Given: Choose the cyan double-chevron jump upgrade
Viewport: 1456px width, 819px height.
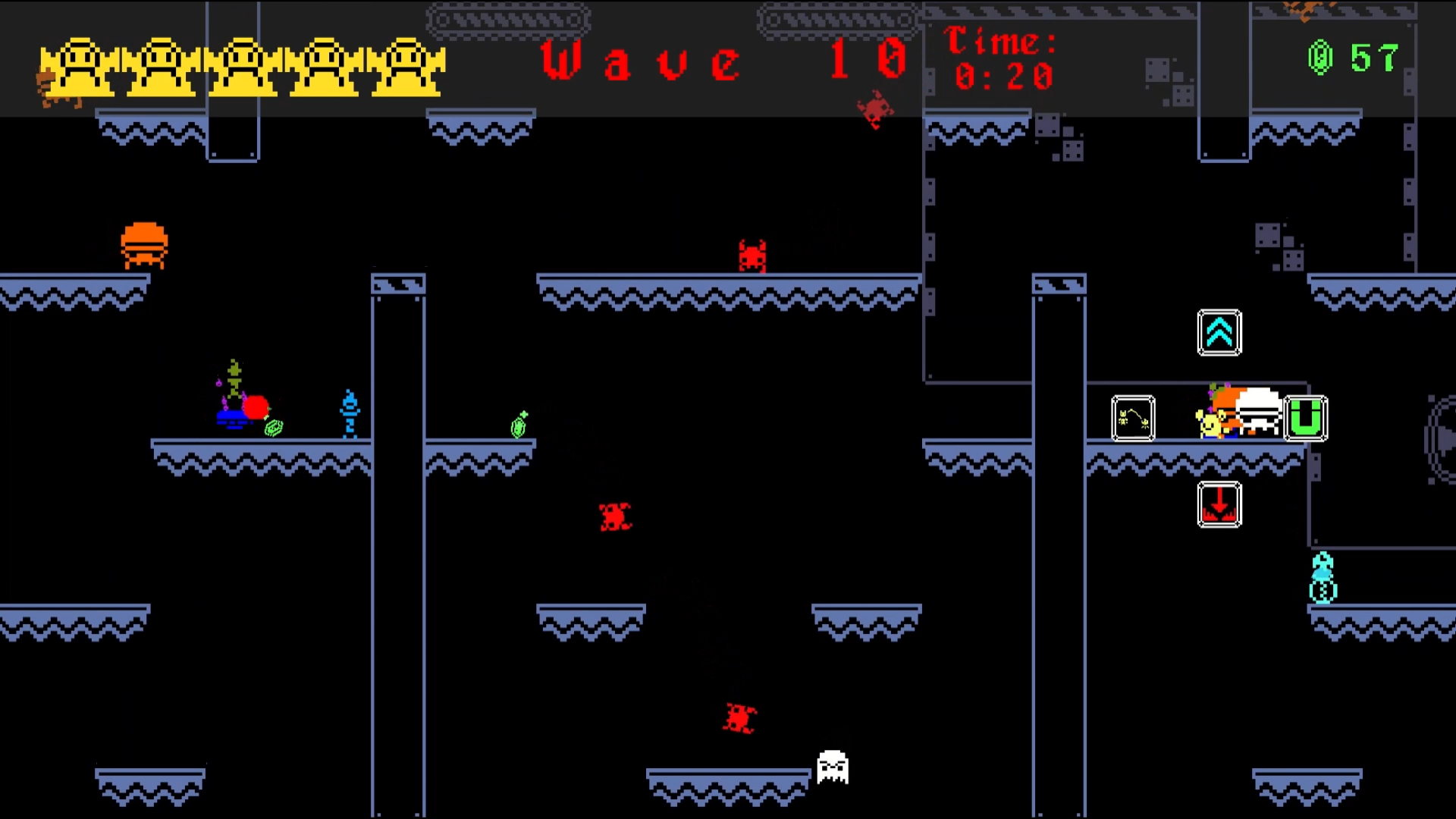Looking at the screenshot, I should pos(1219,332).
